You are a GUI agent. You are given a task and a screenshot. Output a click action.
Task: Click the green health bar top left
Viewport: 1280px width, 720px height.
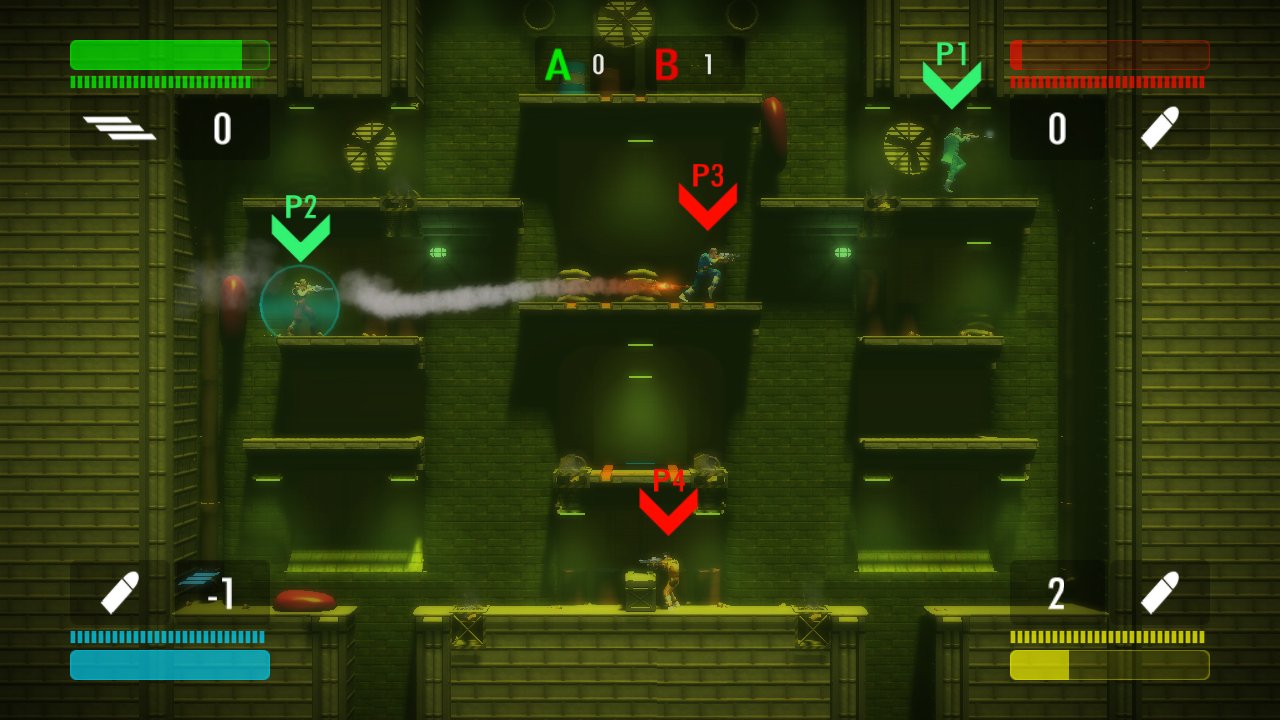[x=168, y=56]
